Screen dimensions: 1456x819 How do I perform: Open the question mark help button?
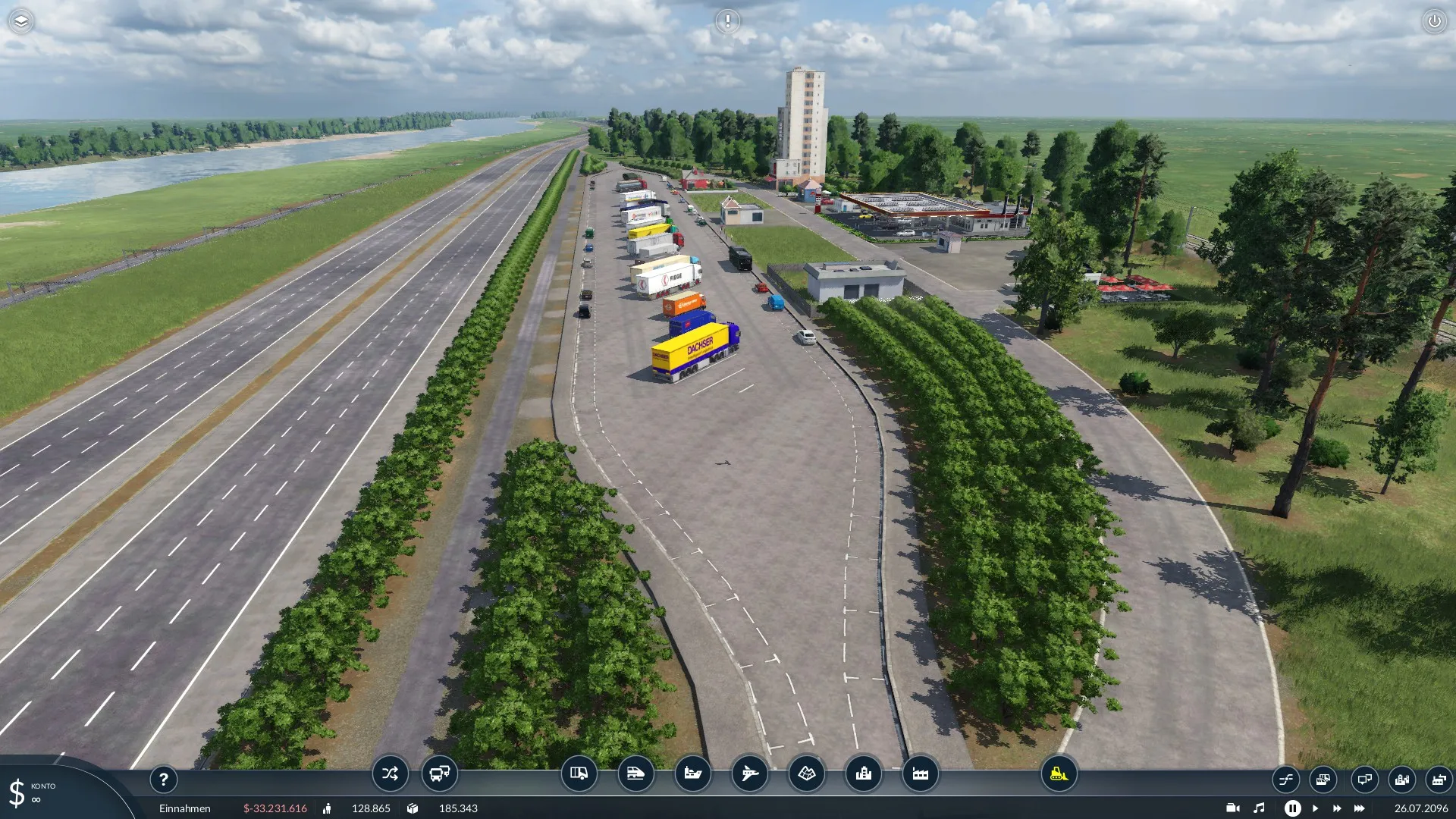pyautogui.click(x=163, y=779)
